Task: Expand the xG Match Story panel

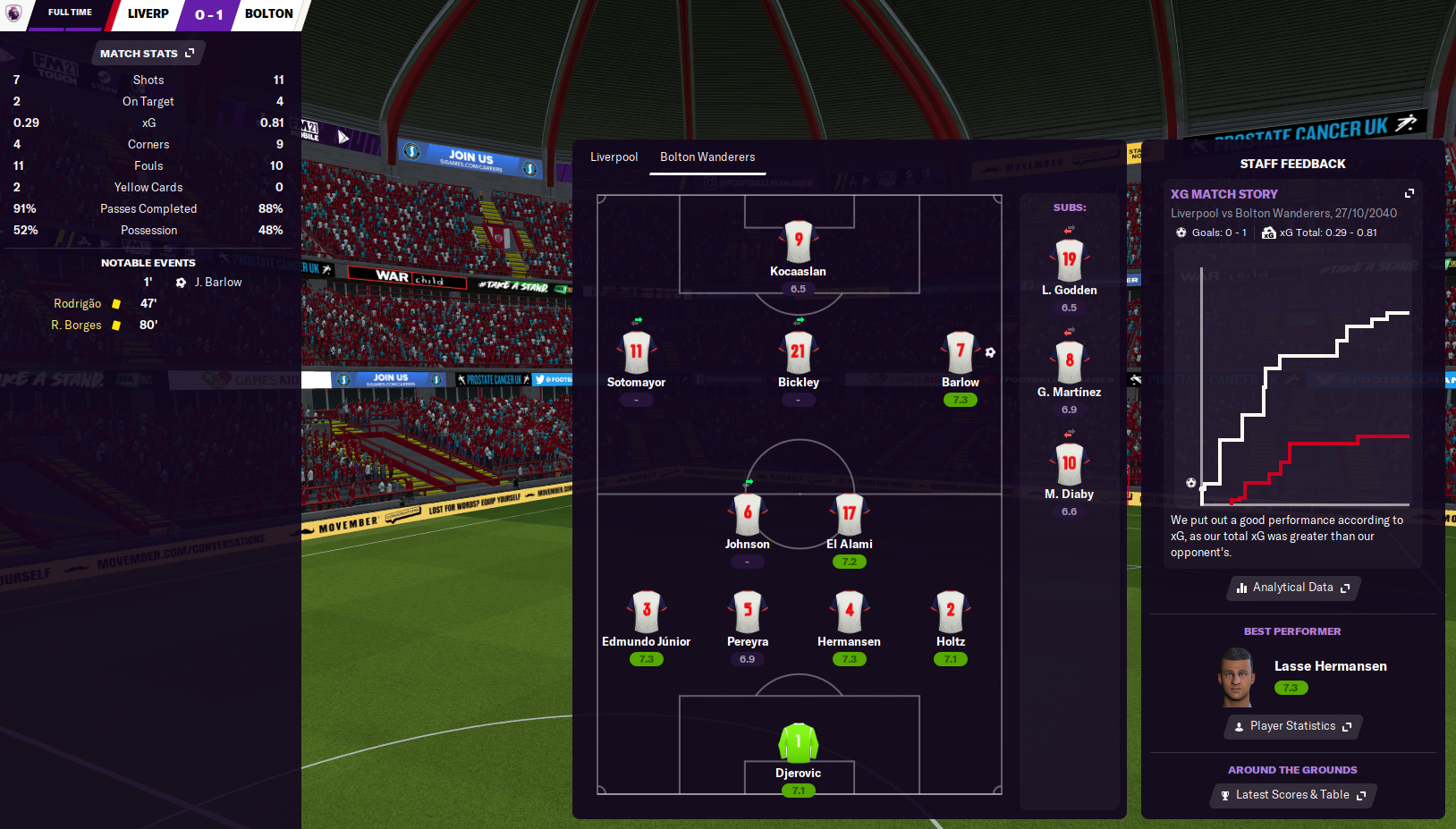Action: pos(1409,193)
